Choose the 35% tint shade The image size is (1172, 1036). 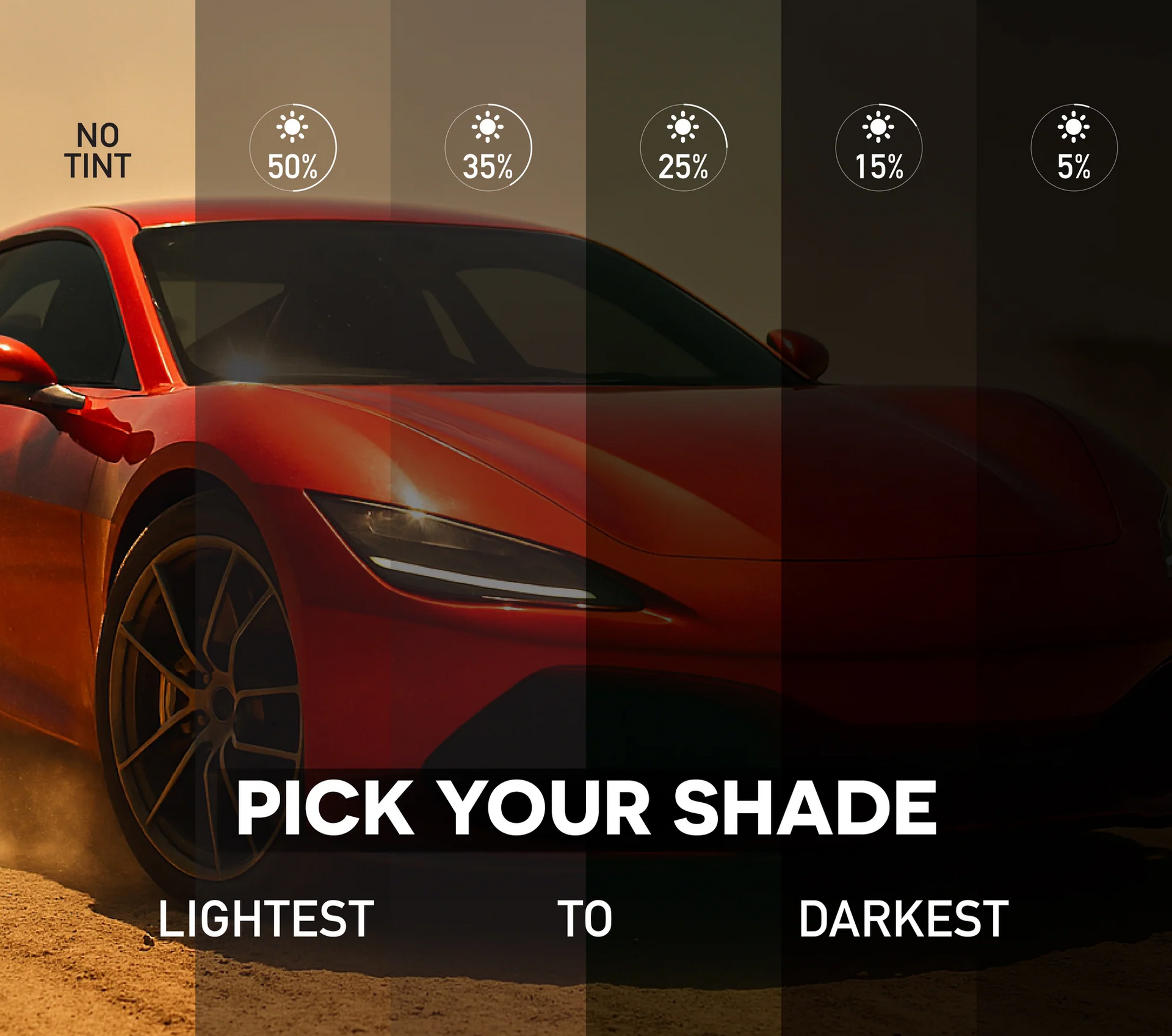488,148
